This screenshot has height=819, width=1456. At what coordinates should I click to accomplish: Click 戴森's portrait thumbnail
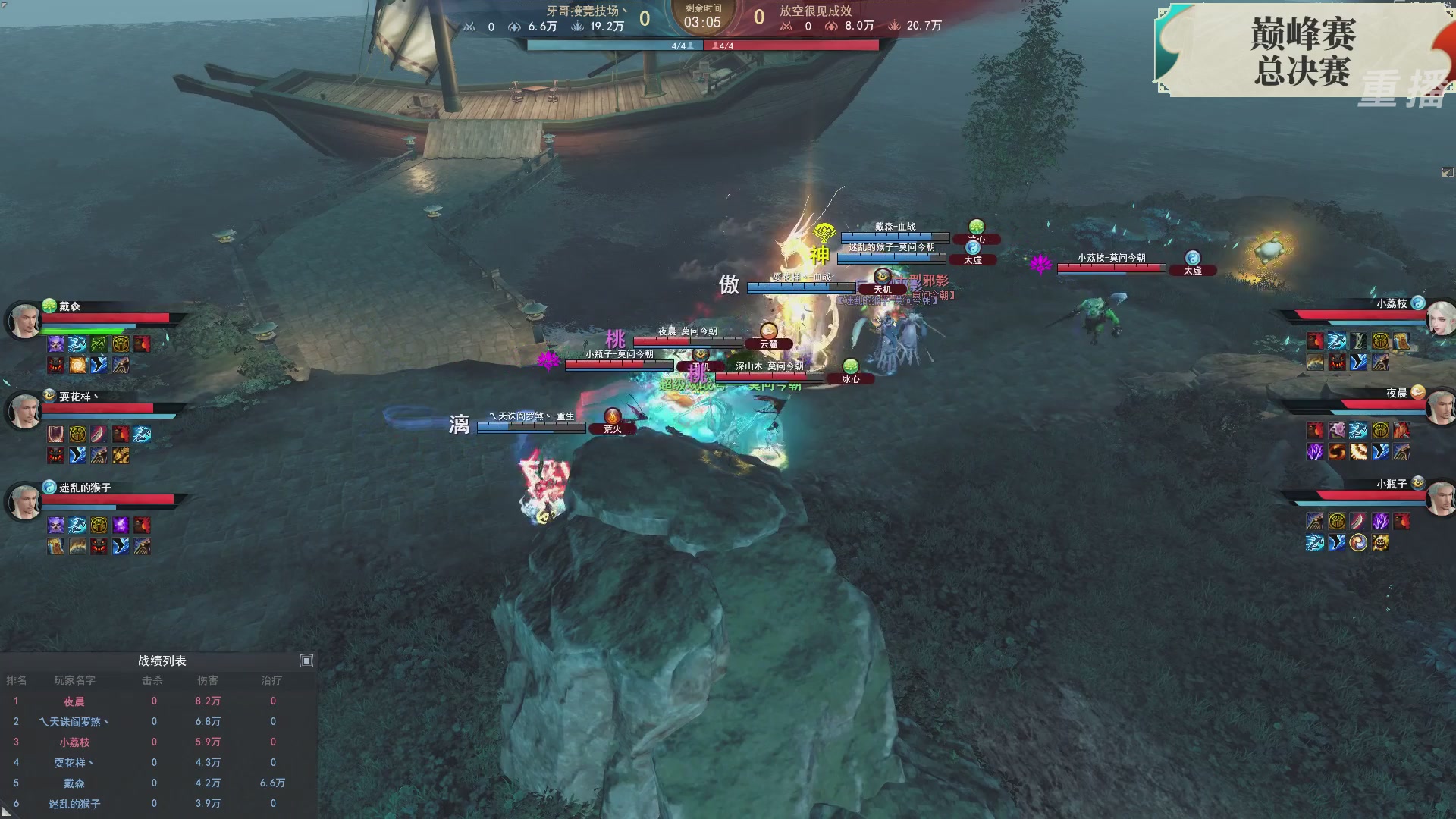24,320
